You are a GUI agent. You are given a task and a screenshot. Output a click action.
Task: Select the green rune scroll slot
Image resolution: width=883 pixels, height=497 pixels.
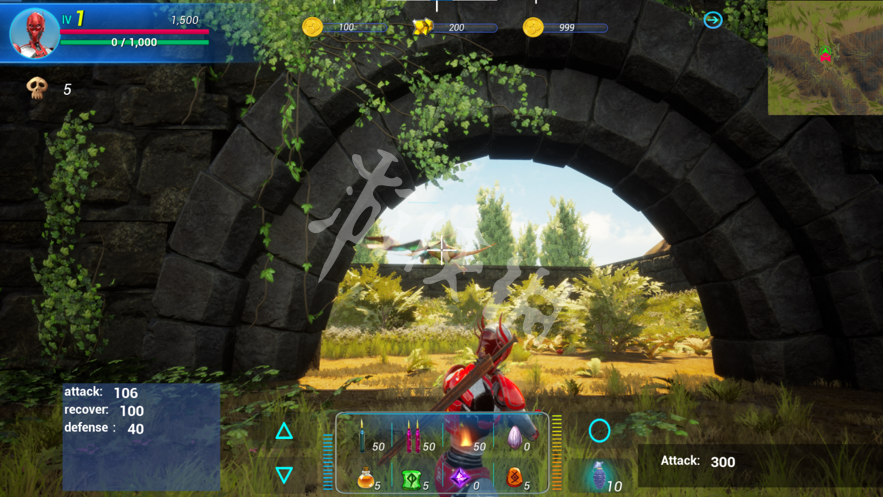[x=412, y=479]
